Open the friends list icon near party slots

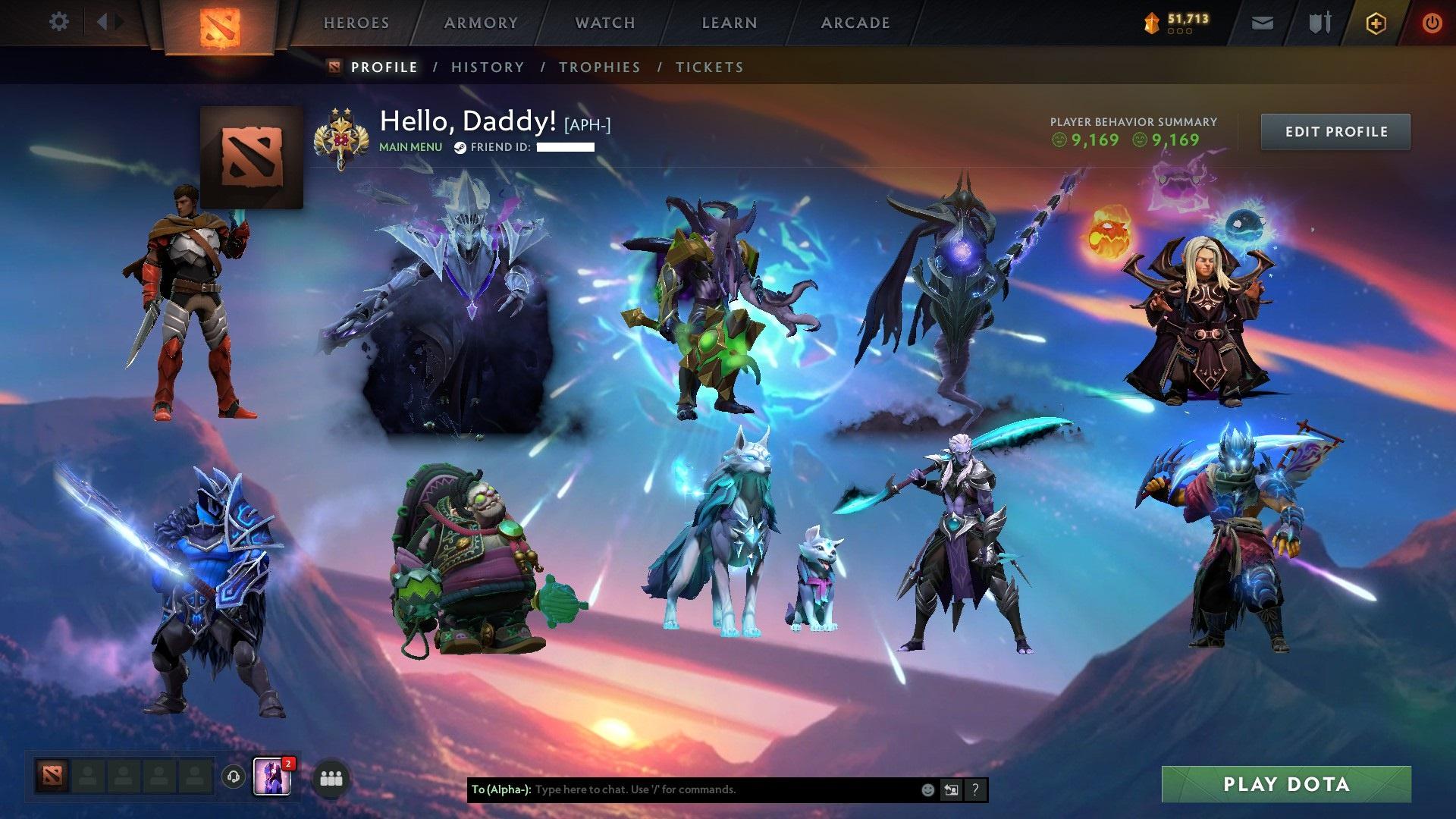[330, 777]
